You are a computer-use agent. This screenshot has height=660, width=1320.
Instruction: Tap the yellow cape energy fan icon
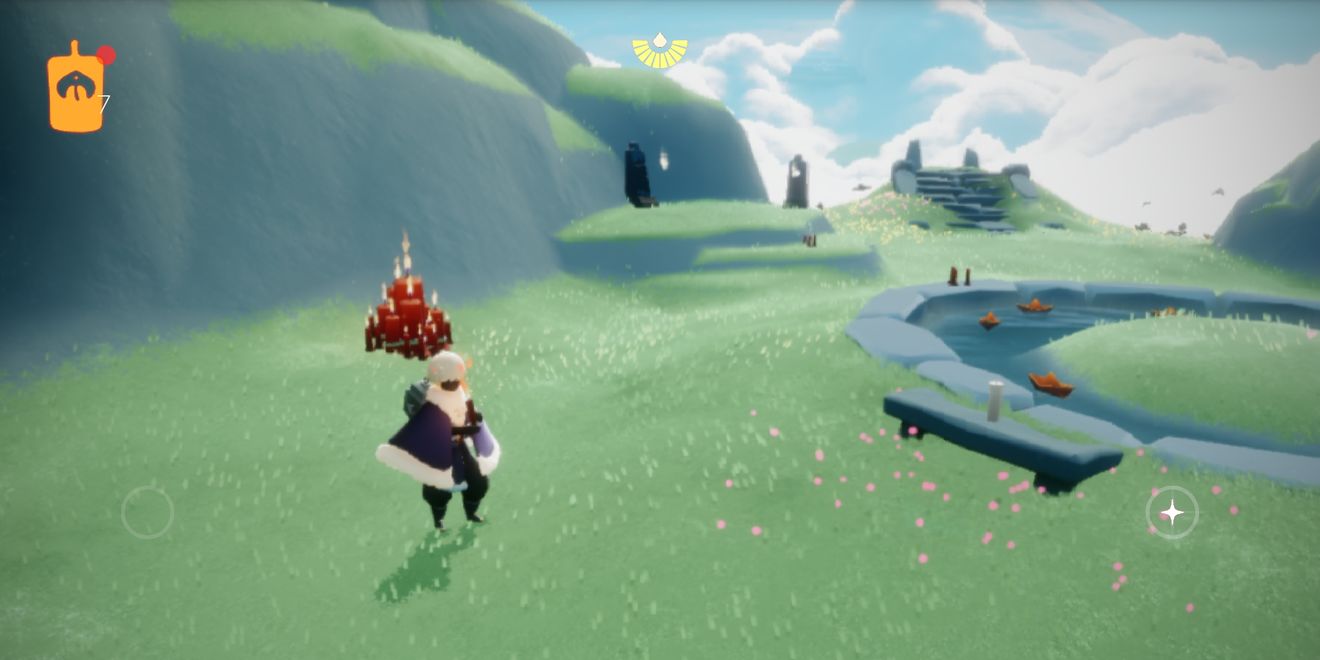coord(660,51)
